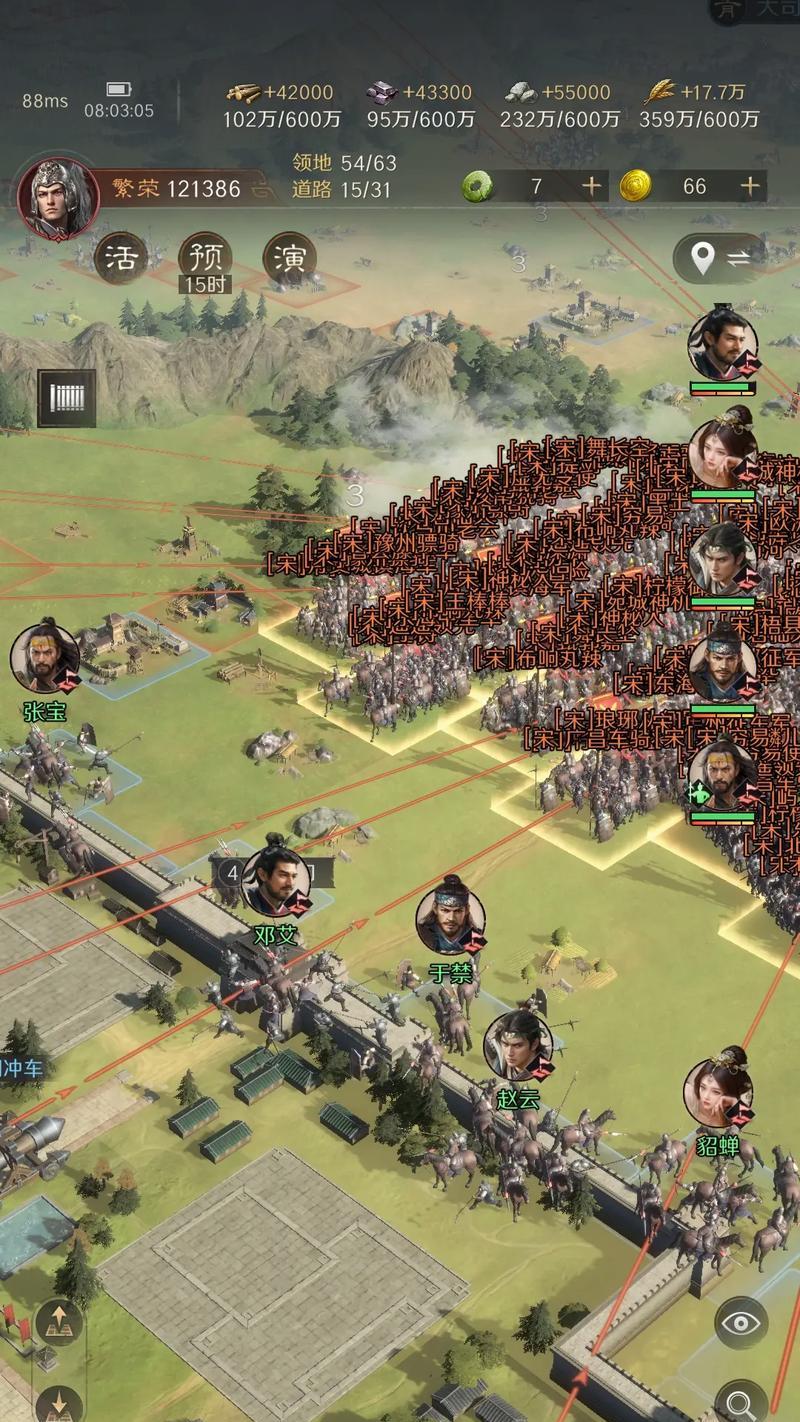Add more gold coins with plus

click(x=750, y=186)
